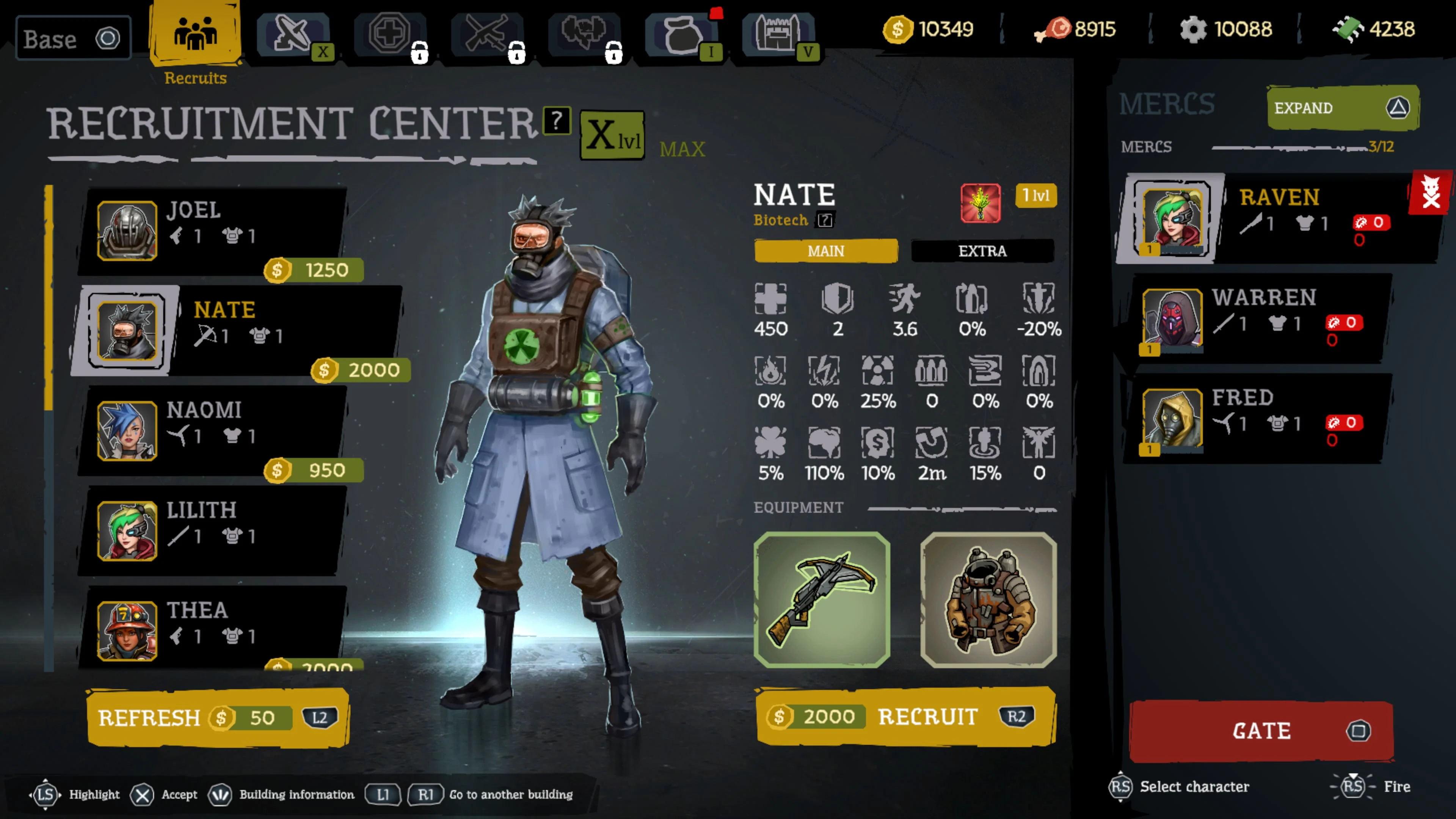
Task: Switch to the EXTRA stats tab
Action: (x=982, y=251)
